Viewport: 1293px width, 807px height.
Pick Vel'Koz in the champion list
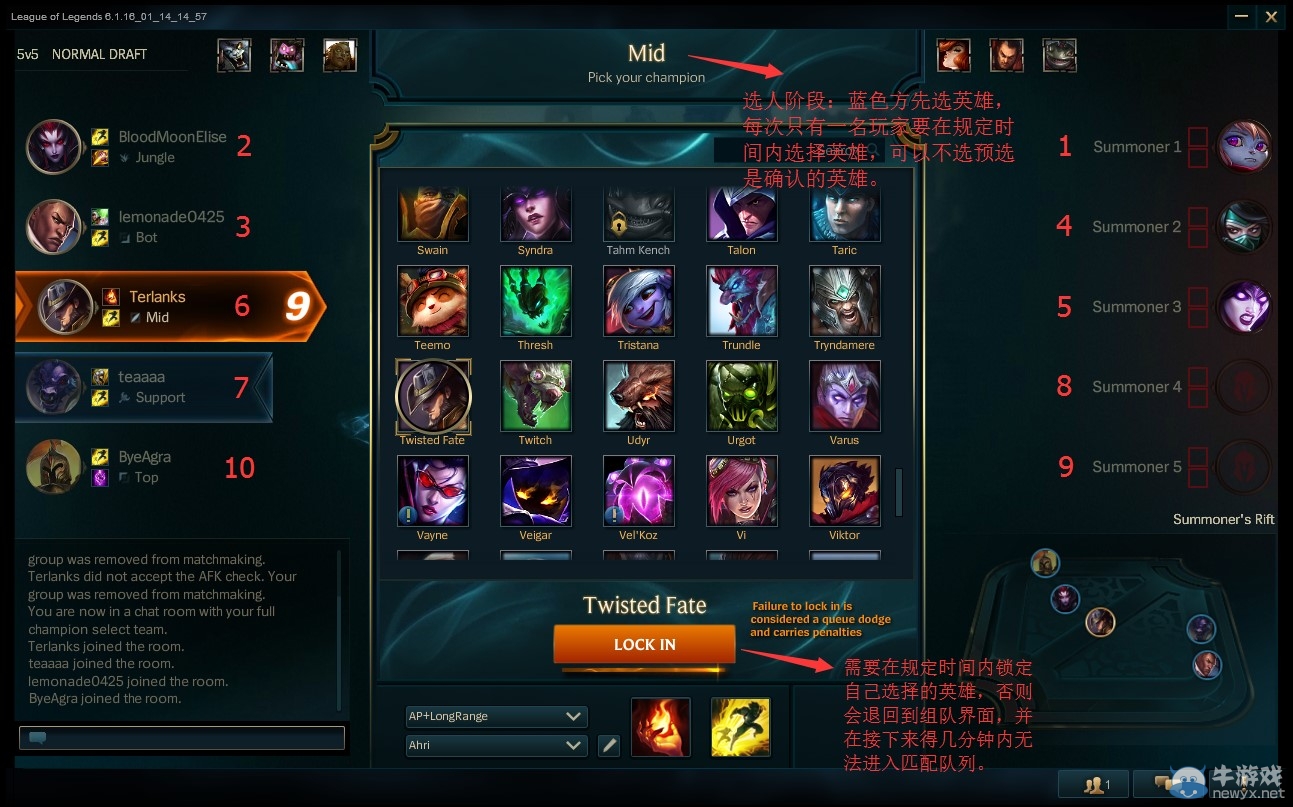(x=638, y=490)
